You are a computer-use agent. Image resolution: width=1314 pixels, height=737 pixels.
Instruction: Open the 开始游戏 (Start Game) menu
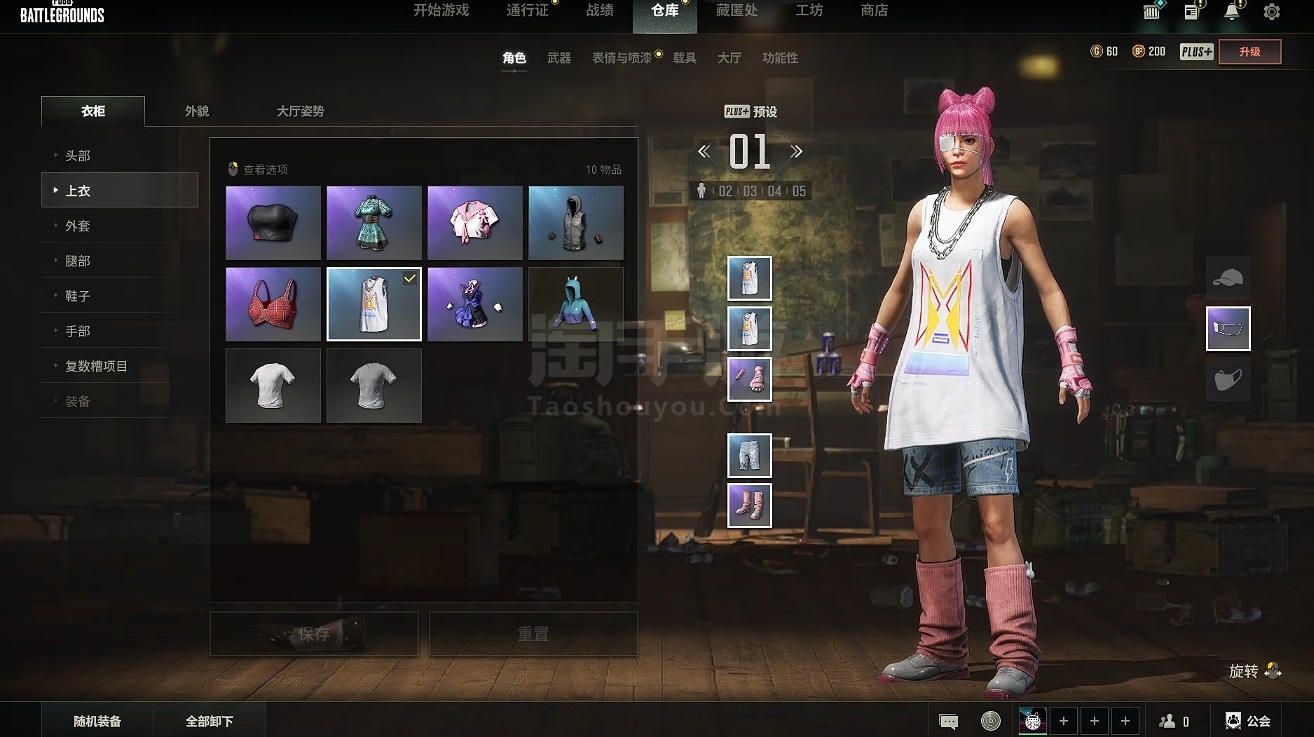click(441, 11)
